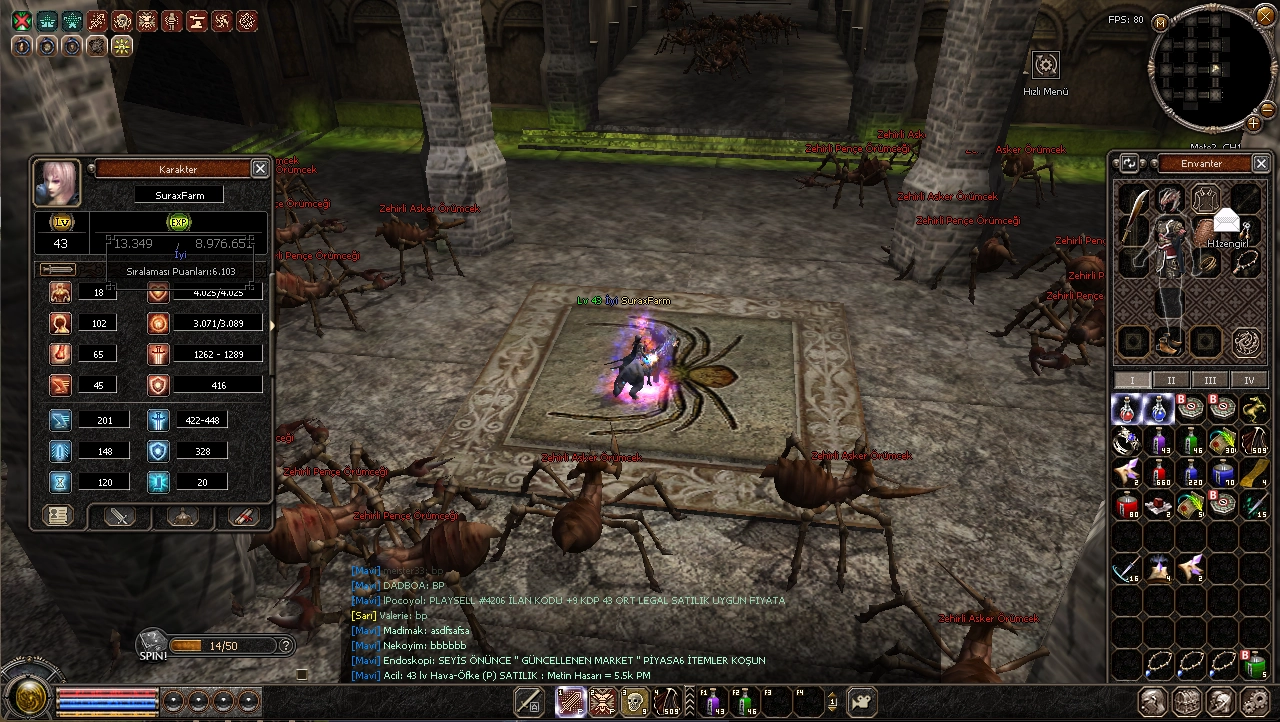Select the equipped curved blade weapon slot
The width and height of the screenshot is (1280, 722).
point(1133,217)
